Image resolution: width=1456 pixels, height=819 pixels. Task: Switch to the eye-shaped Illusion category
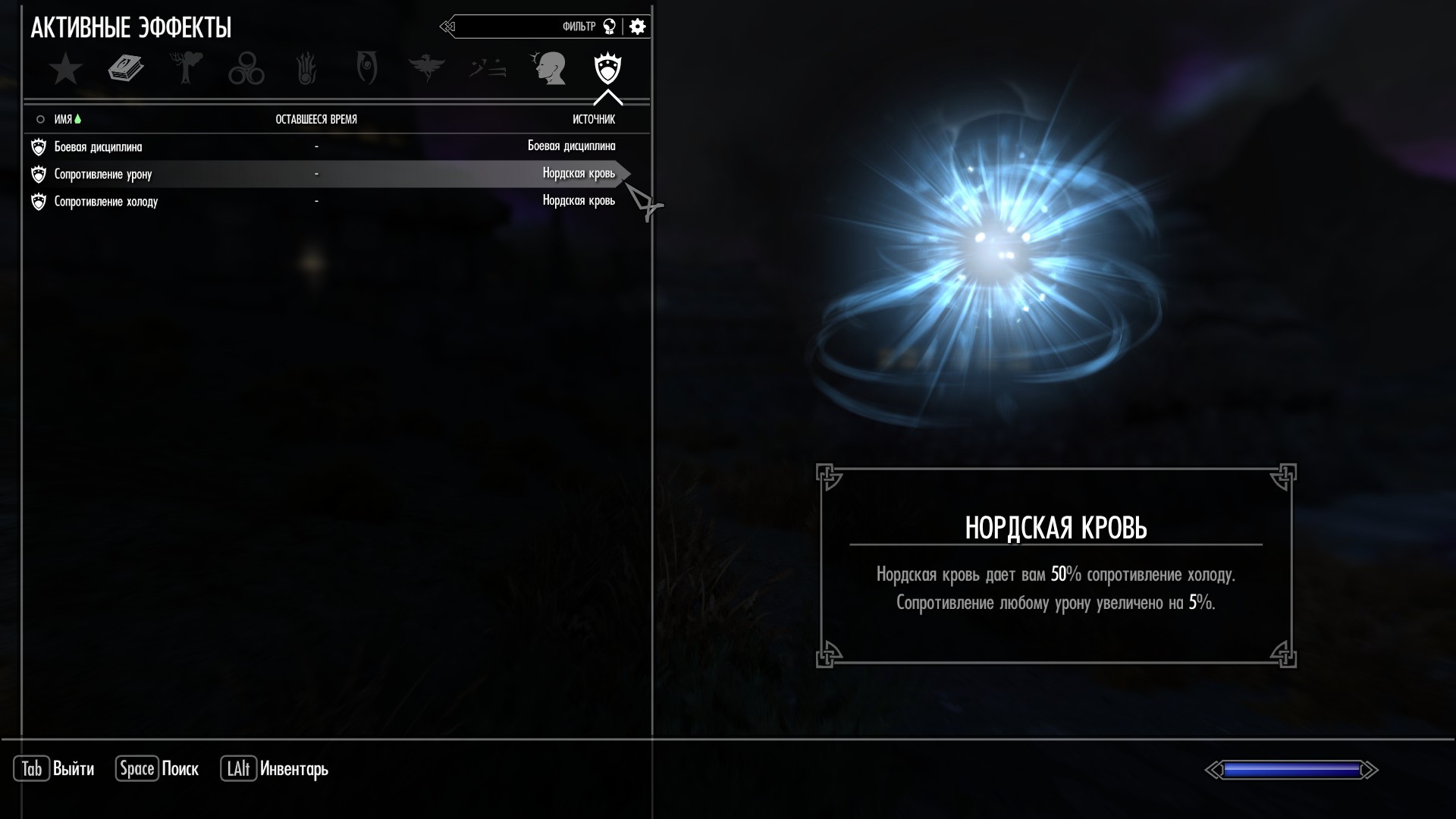pyautogui.click(x=366, y=69)
